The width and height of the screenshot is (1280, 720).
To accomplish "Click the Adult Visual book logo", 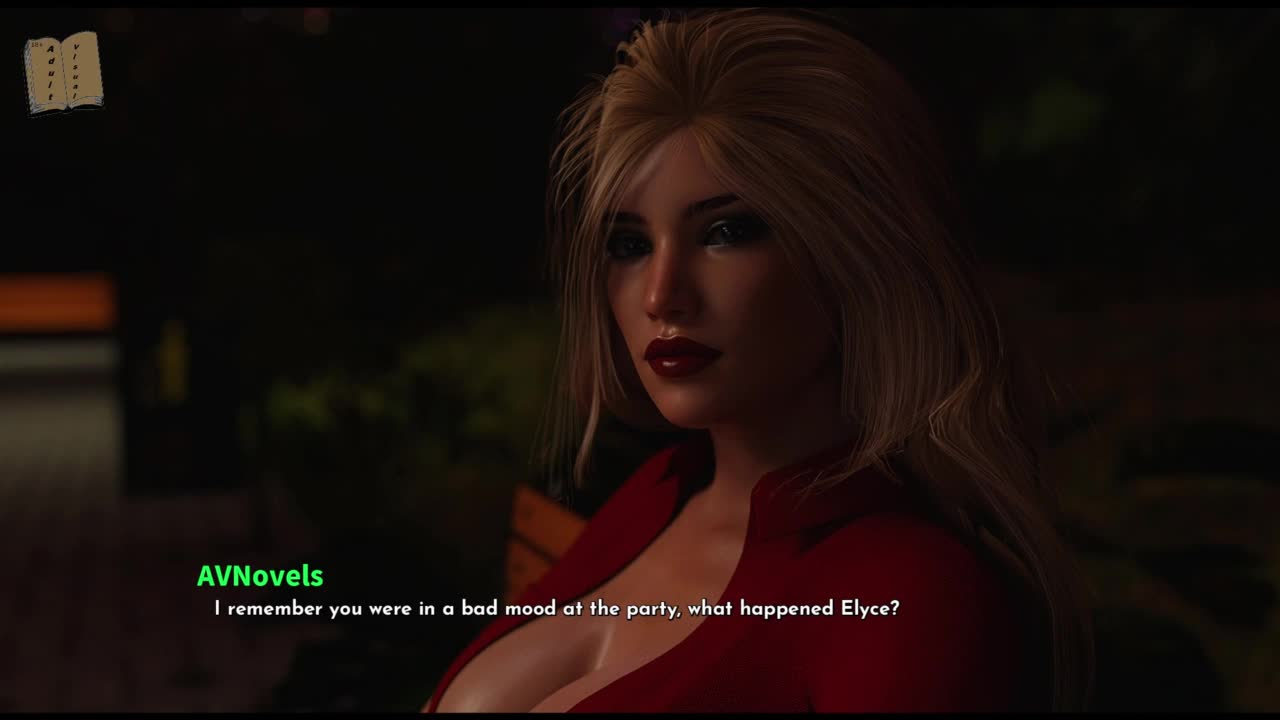I will pos(63,72).
